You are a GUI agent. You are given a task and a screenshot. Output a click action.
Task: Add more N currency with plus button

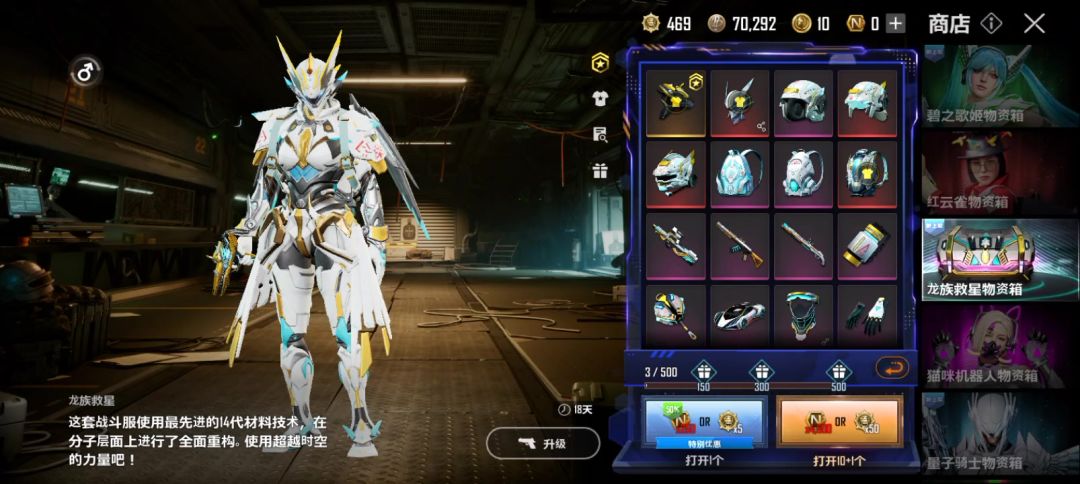pos(895,24)
